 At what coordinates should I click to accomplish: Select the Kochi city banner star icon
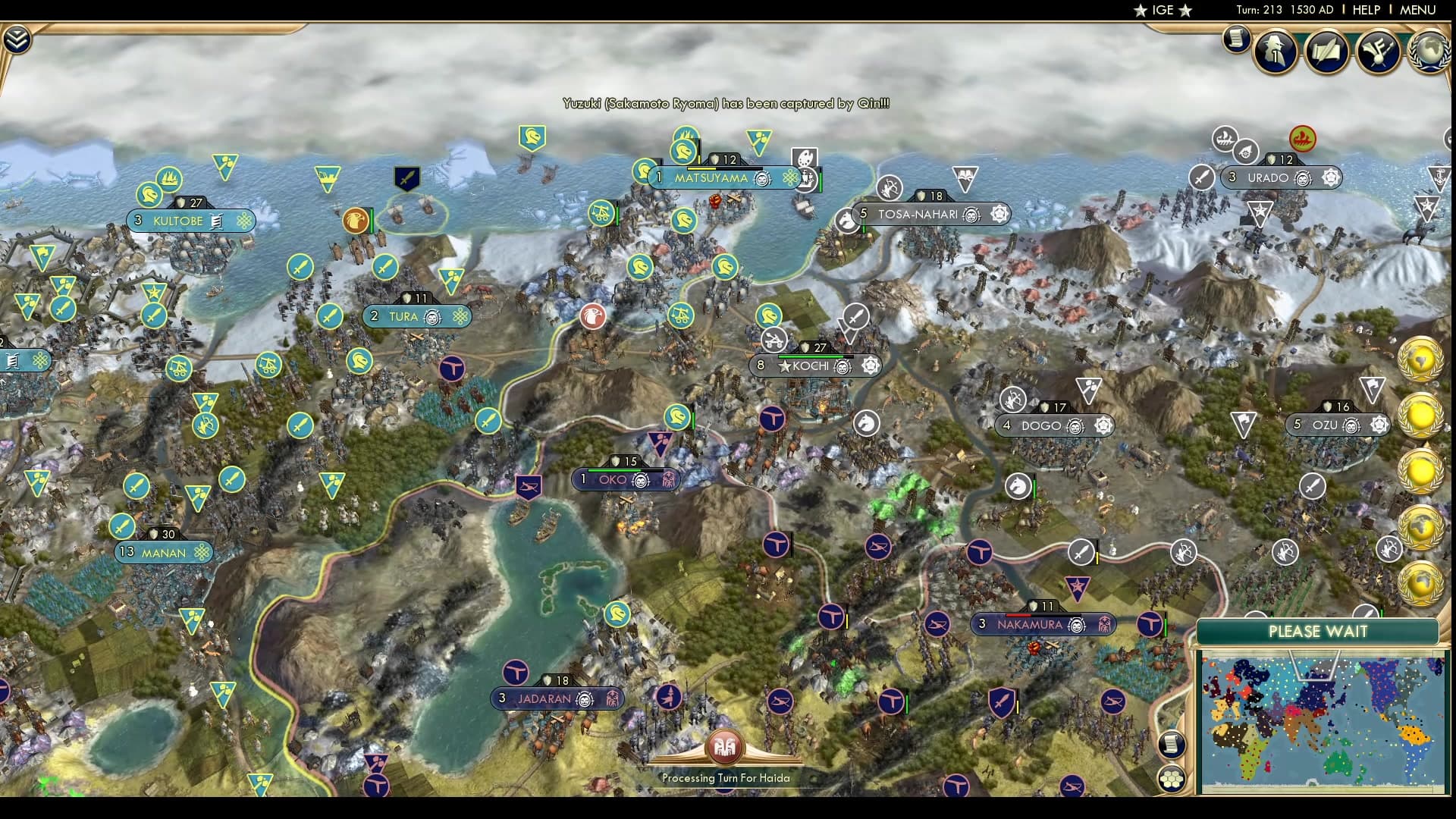click(786, 366)
